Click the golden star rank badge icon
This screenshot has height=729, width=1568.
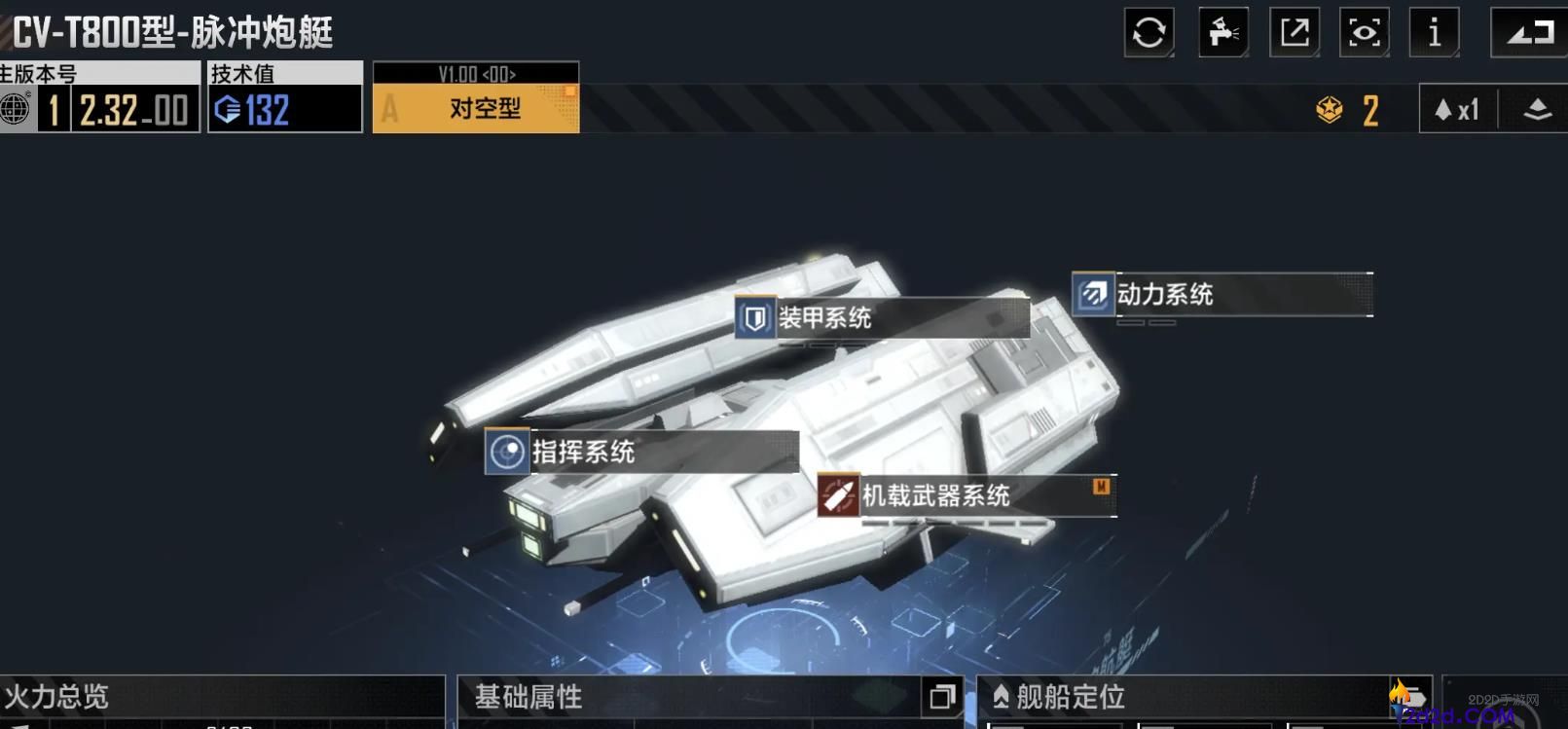pyautogui.click(x=1330, y=110)
